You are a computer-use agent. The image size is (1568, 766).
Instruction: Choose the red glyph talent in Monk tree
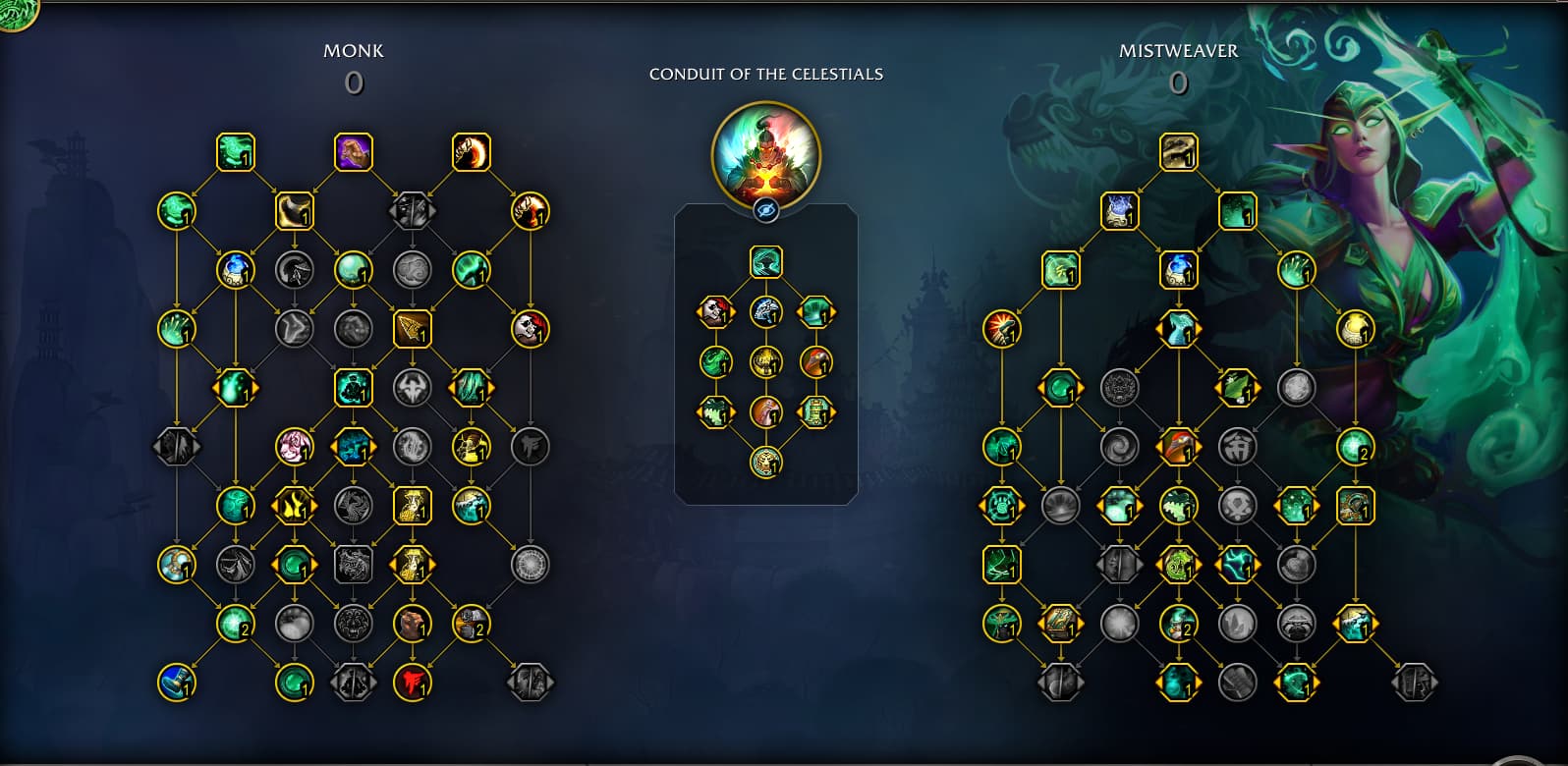pos(413,683)
